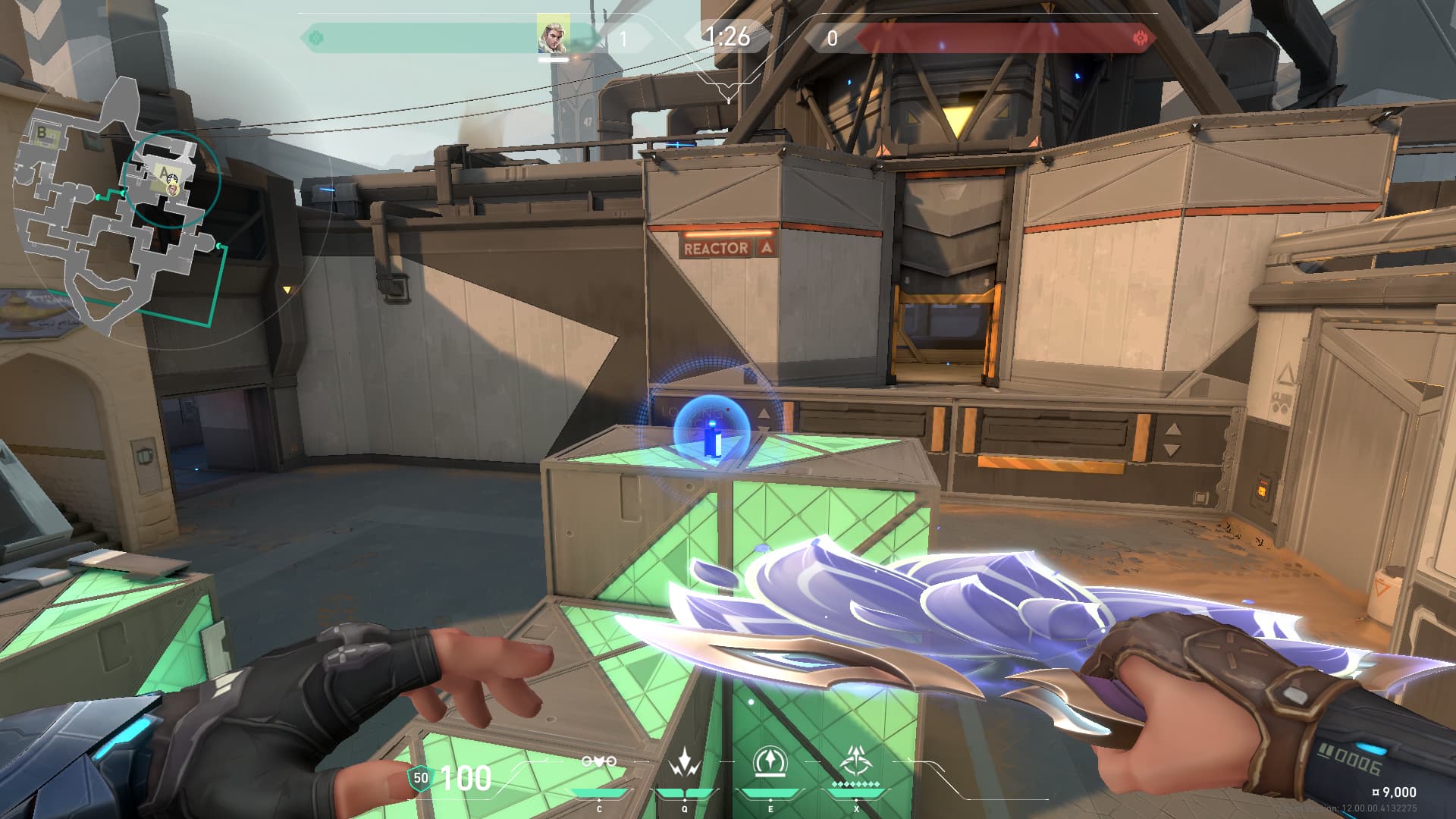The image size is (1456, 819).
Task: Activate the C ability wire icon
Action: [599, 763]
